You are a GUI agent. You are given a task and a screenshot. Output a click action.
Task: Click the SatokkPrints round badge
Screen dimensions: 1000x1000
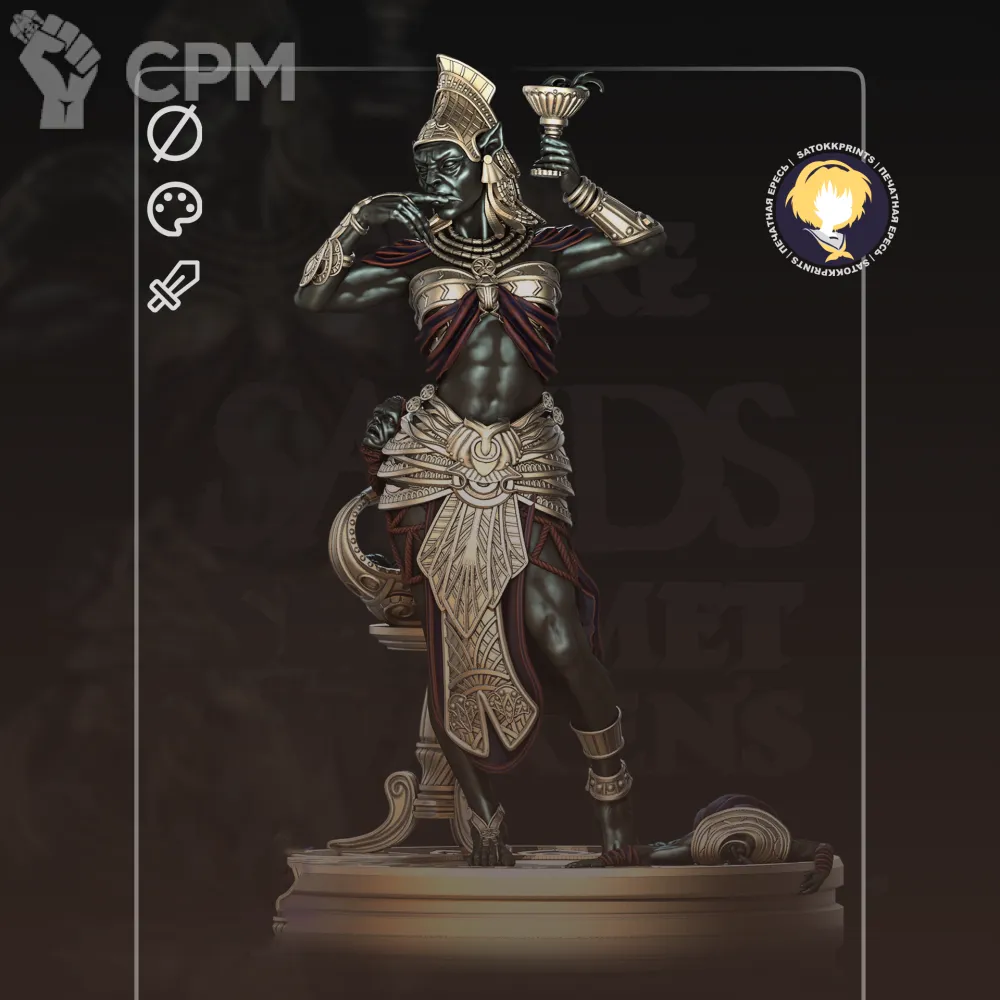[832, 208]
